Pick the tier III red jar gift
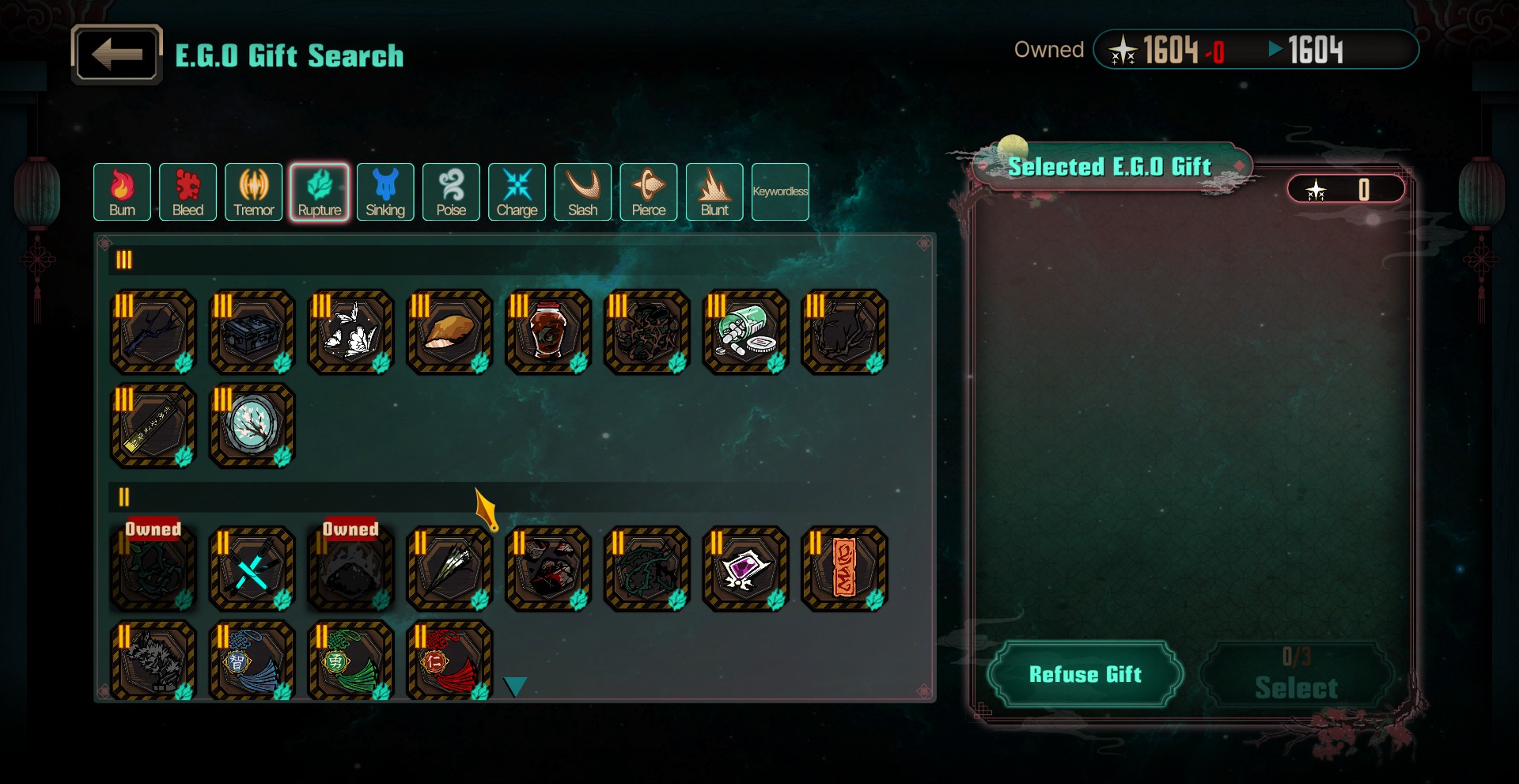 (x=547, y=331)
